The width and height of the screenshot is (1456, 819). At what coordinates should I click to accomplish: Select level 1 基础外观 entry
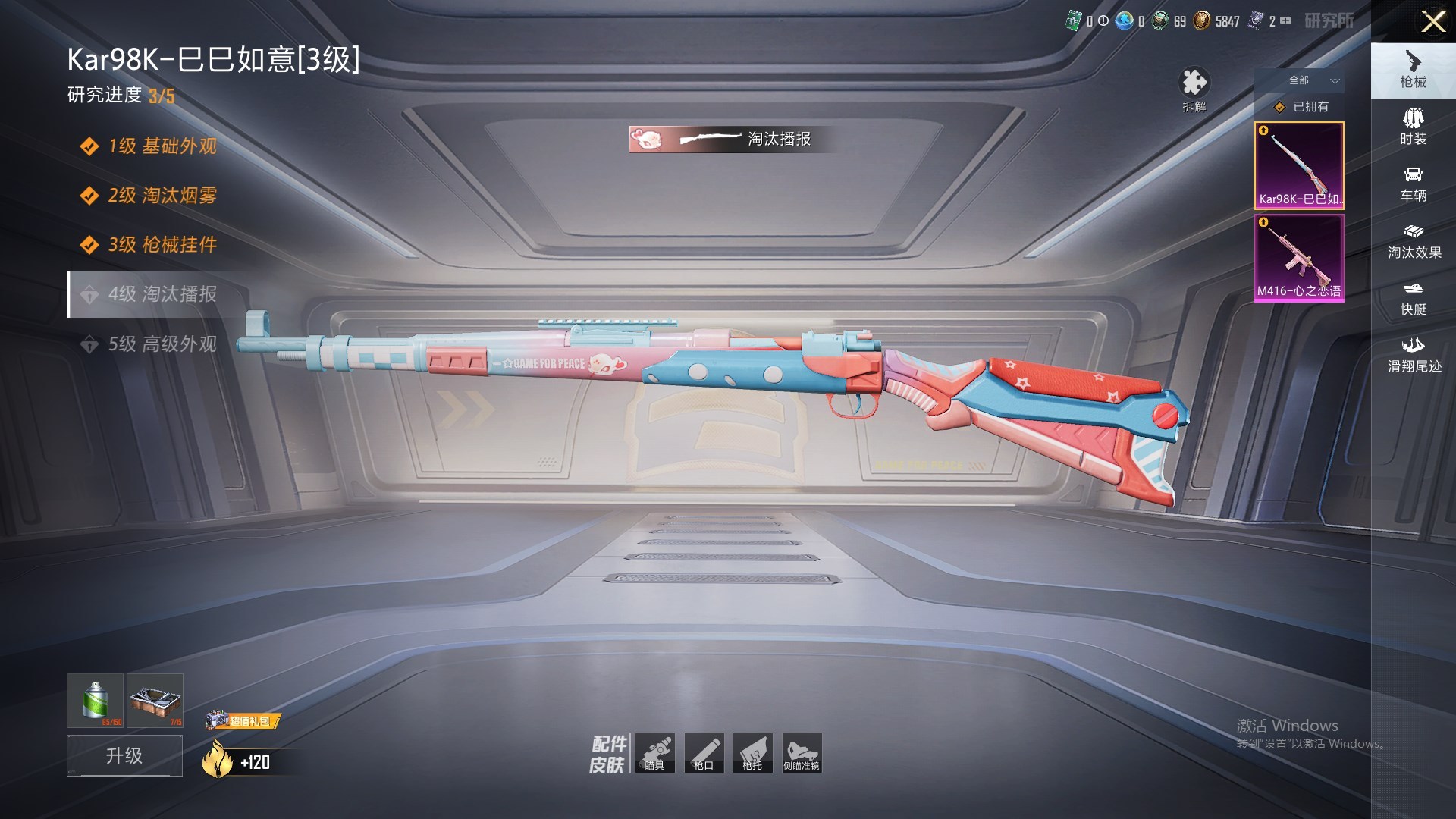point(162,146)
